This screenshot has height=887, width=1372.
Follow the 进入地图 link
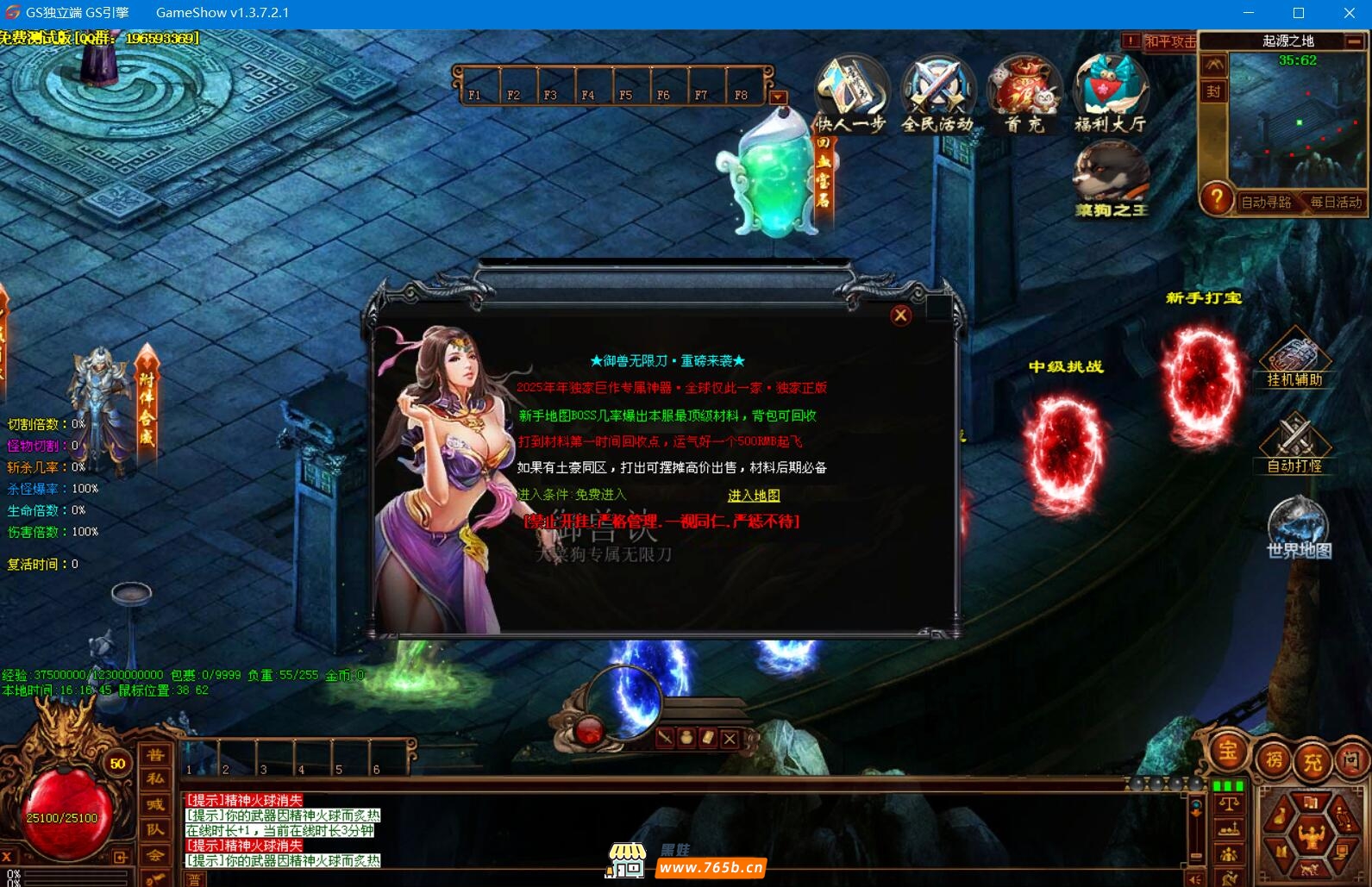[754, 496]
